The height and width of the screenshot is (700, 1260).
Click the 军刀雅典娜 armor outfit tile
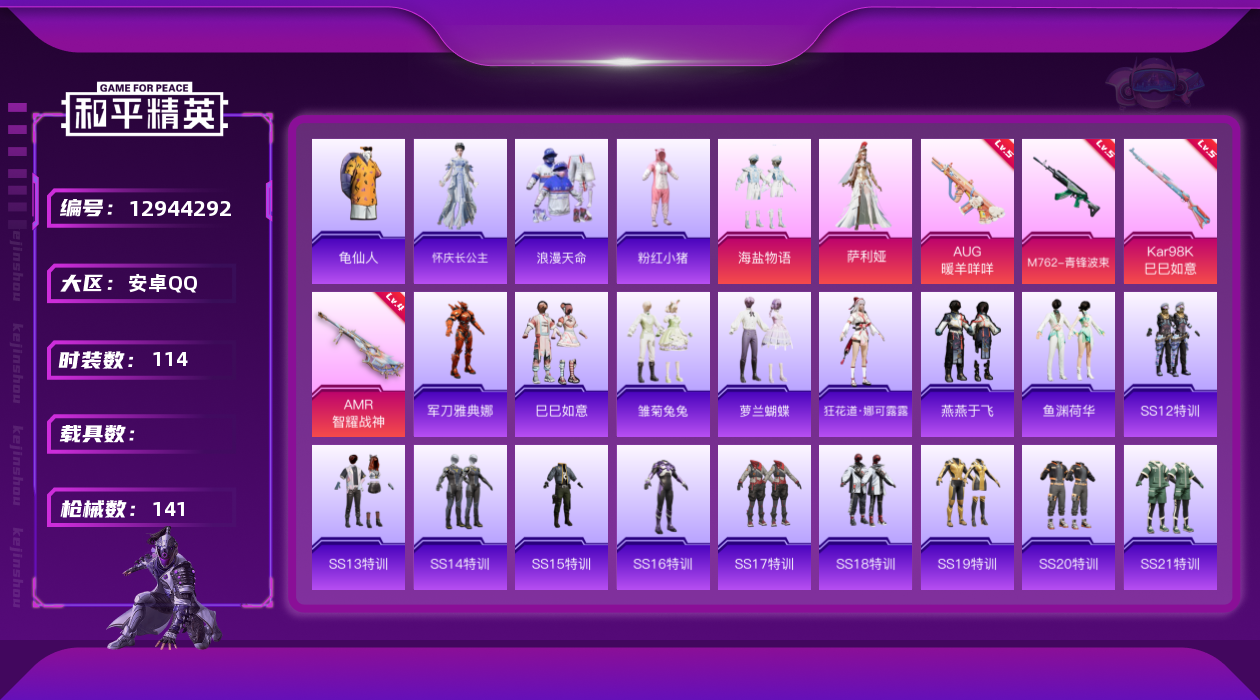tap(460, 364)
